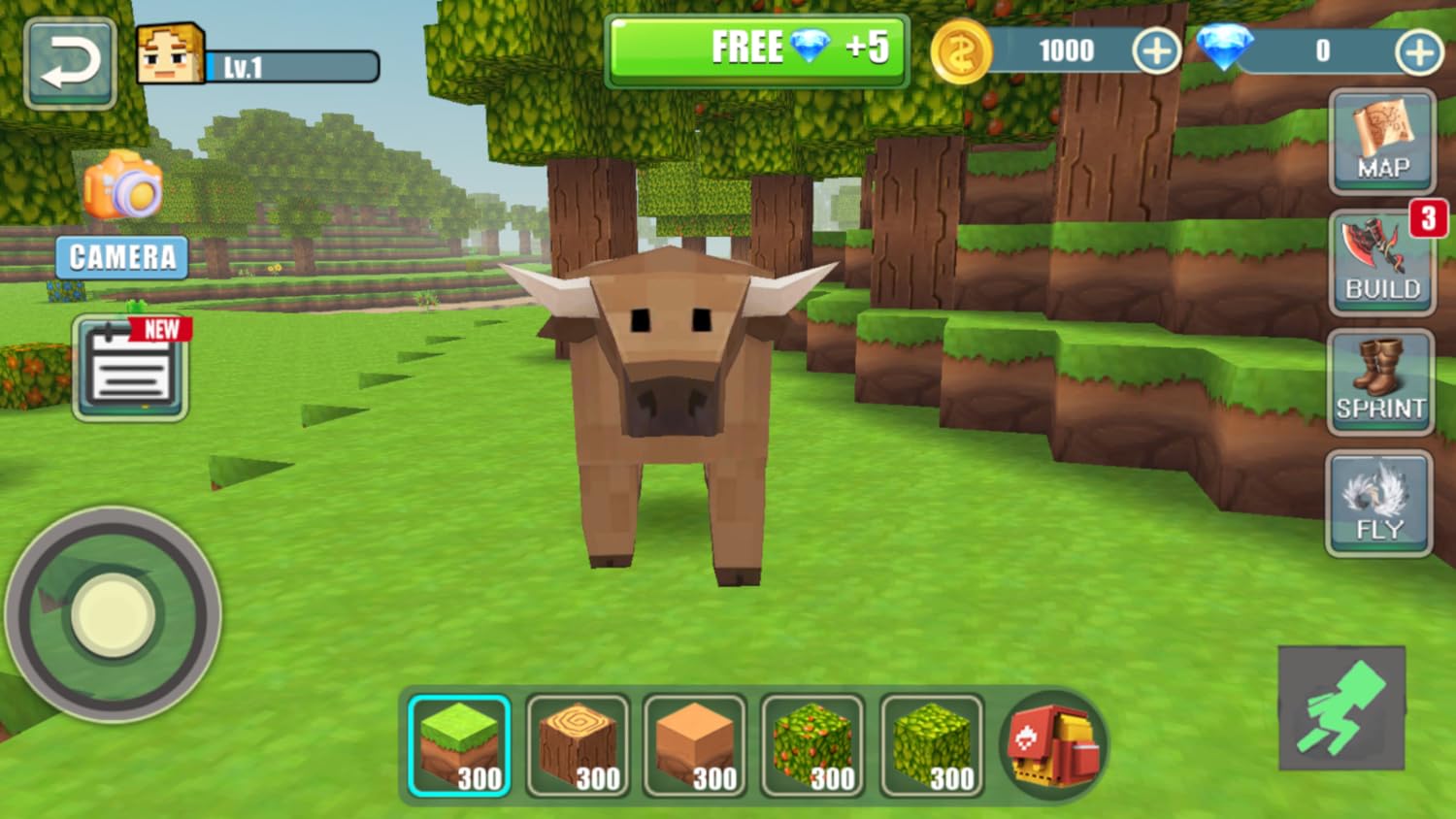Buy more diamonds with plus button
The height and width of the screenshot is (819, 1456).
(1418, 51)
